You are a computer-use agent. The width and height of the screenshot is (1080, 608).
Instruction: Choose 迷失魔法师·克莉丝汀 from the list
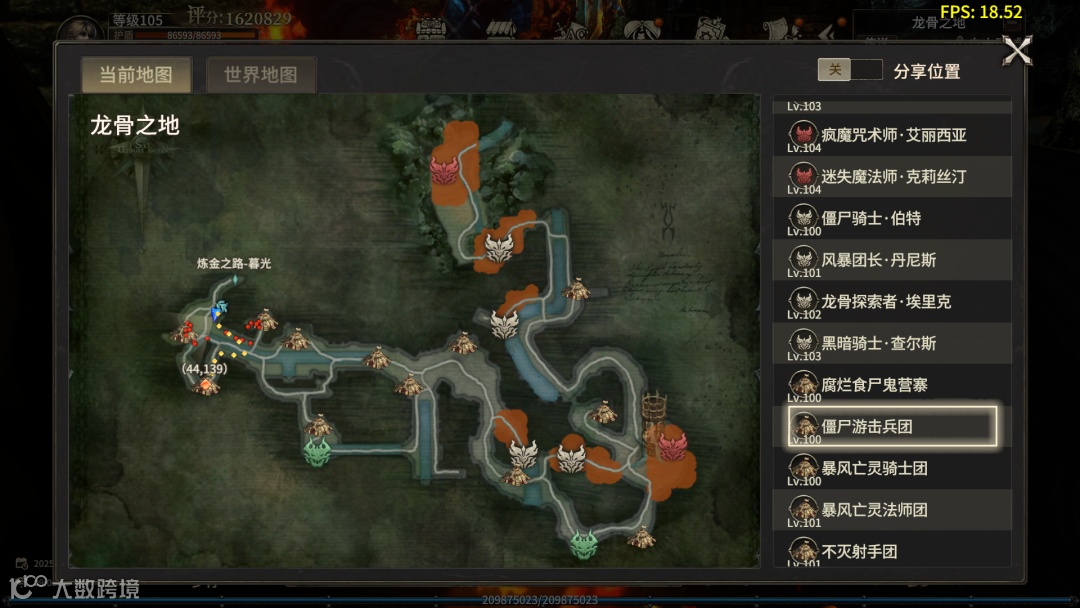click(x=893, y=176)
